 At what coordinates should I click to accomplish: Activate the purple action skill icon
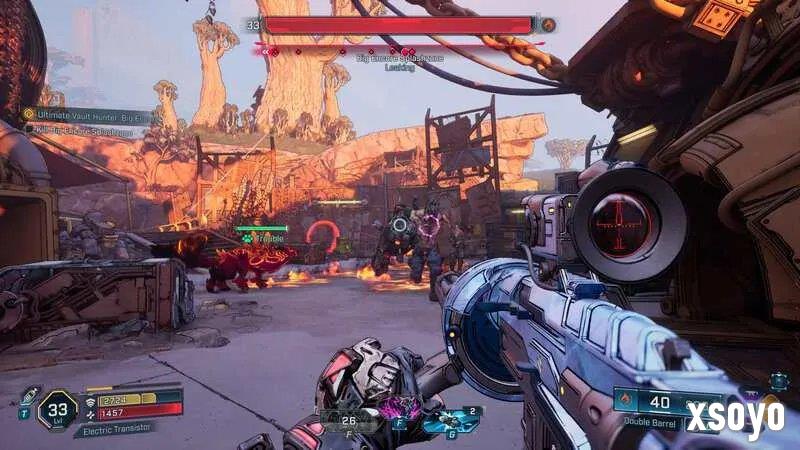pos(404,408)
